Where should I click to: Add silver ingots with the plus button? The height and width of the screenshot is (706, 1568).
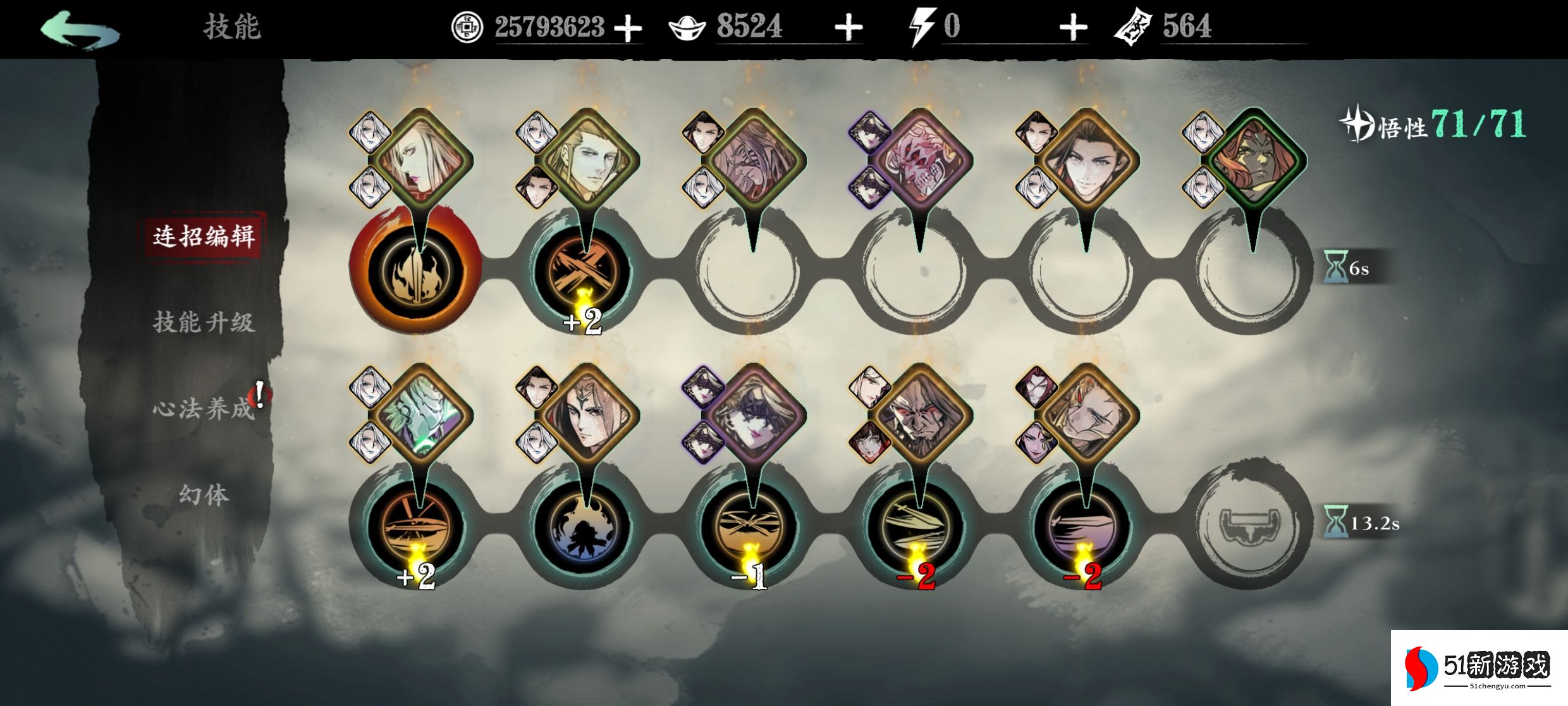[848, 28]
